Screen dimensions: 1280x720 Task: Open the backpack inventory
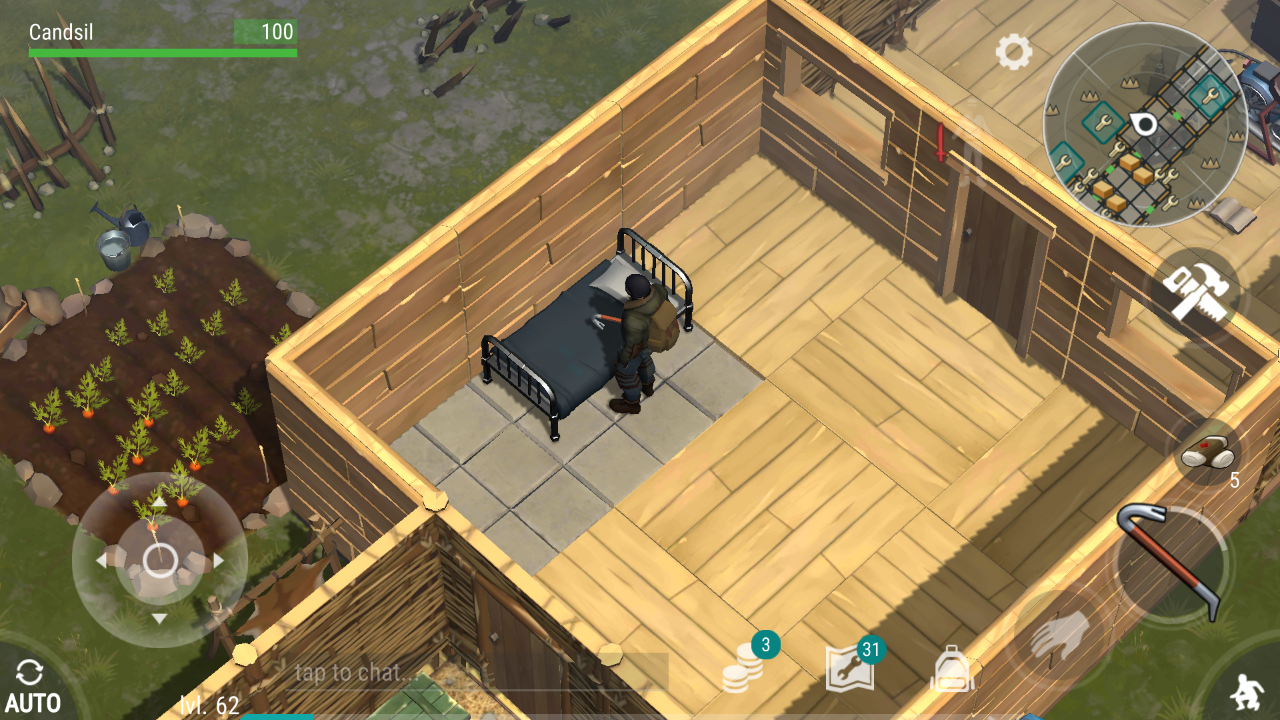[x=953, y=668]
